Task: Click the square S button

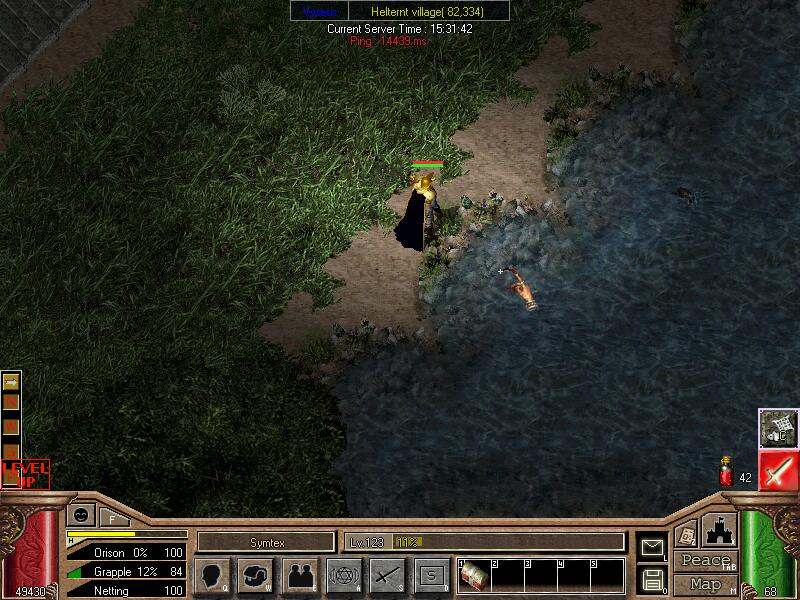Action: (x=431, y=576)
